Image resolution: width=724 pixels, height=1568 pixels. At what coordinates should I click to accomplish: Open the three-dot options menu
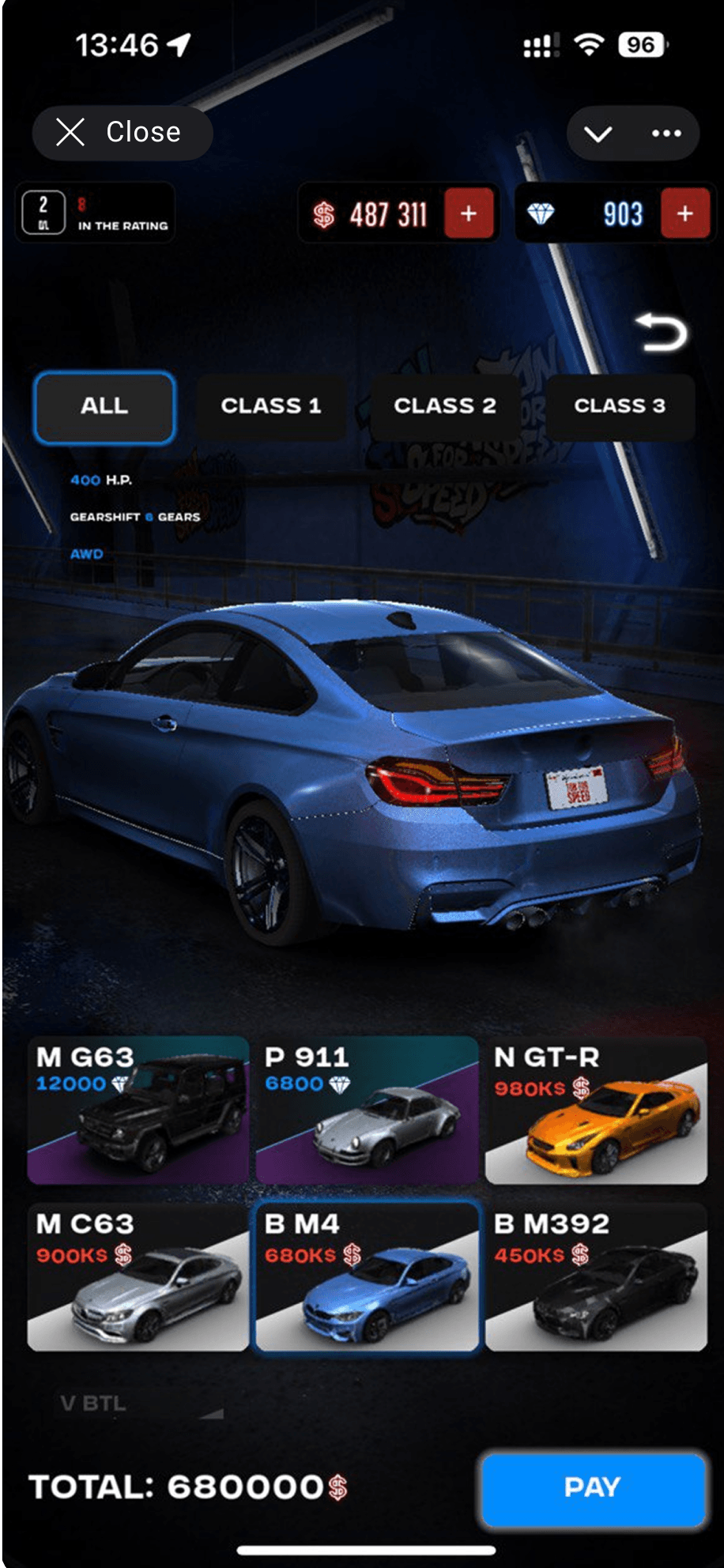pyautogui.click(x=666, y=134)
